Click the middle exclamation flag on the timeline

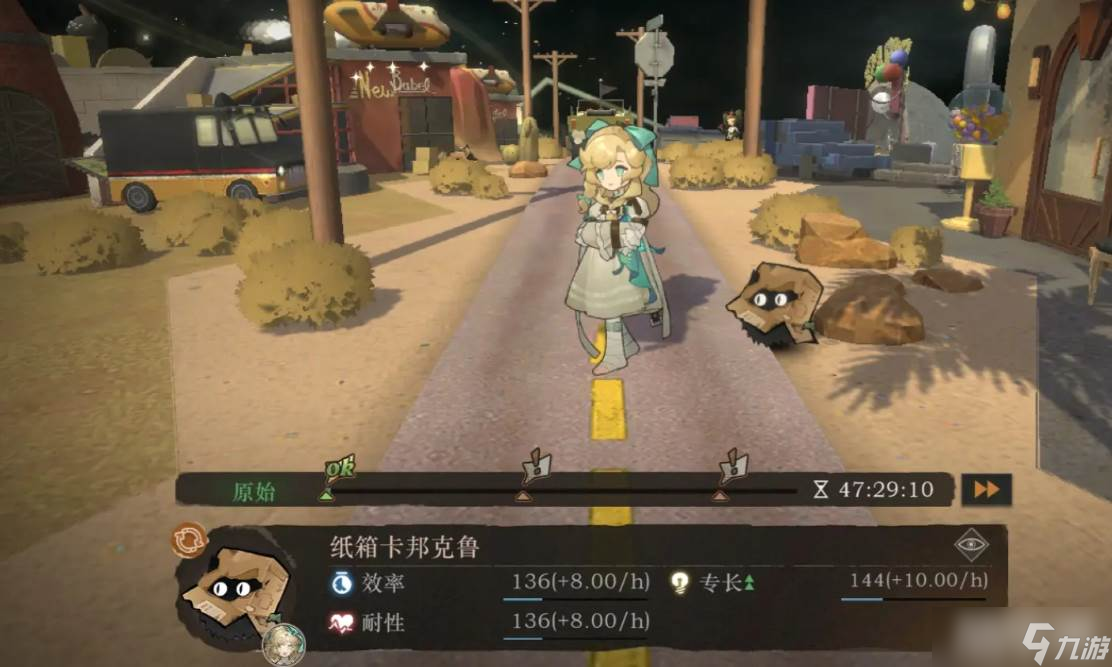[536, 465]
